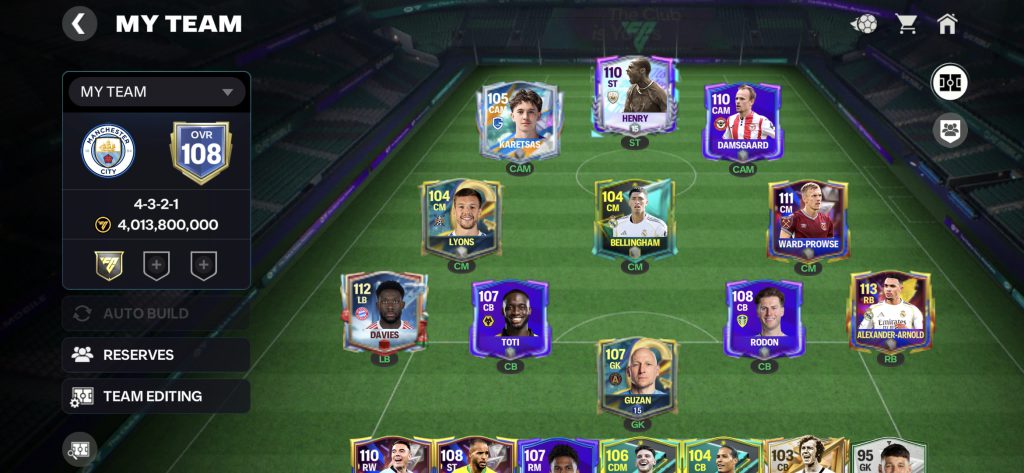Go back using the arrow button

point(80,23)
